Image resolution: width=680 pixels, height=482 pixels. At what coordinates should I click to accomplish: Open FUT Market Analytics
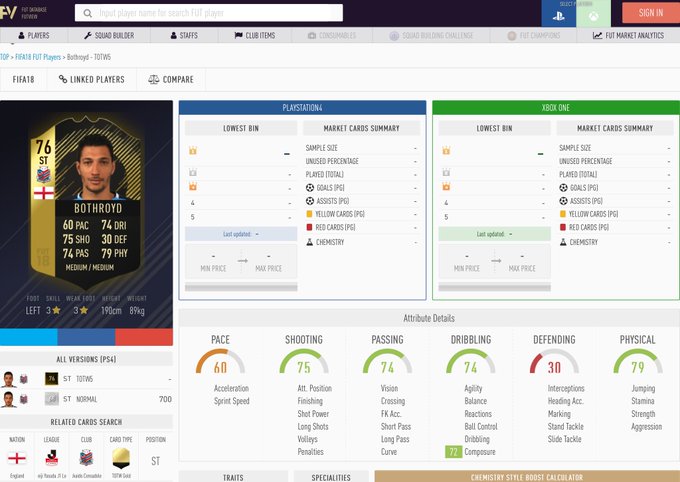(628, 35)
